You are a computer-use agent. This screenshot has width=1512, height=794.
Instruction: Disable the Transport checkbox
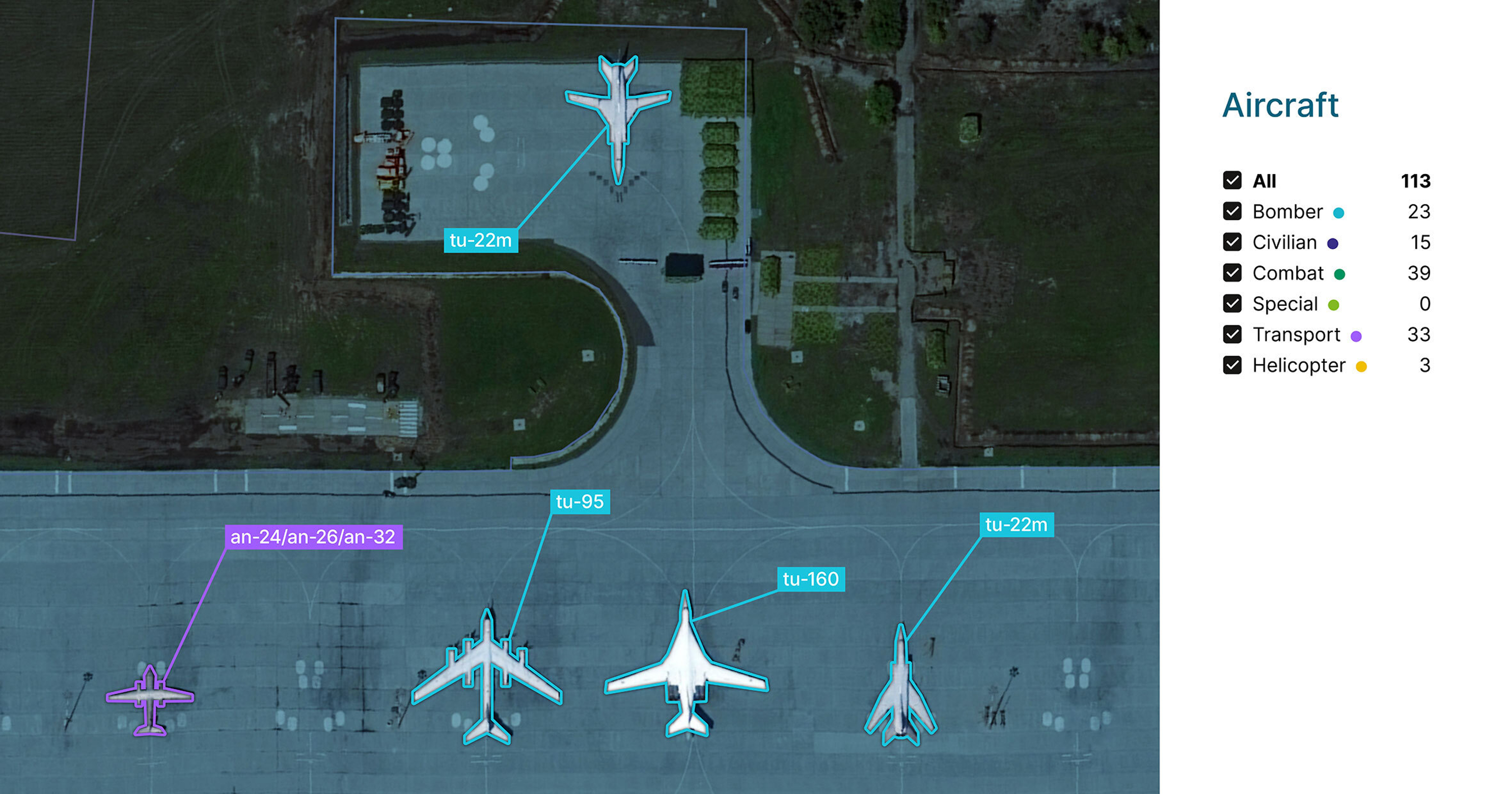click(x=1232, y=334)
